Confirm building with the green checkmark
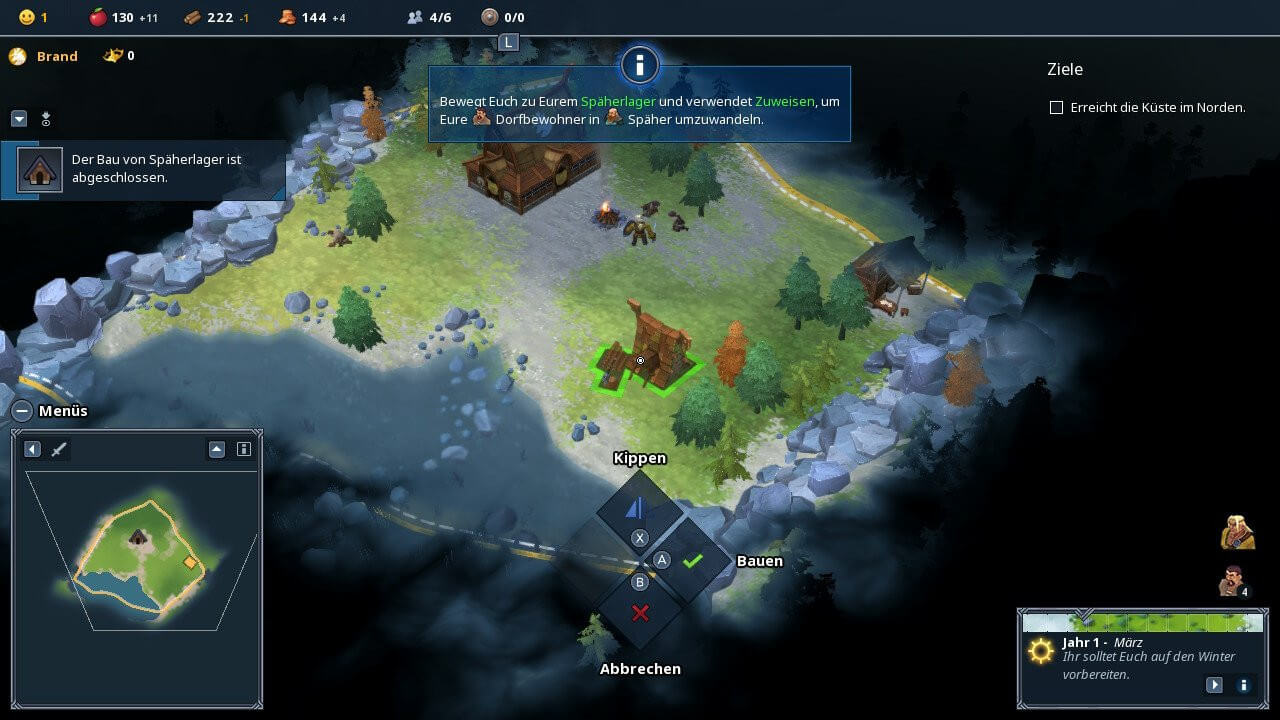Viewport: 1280px width, 720px height. click(x=692, y=561)
